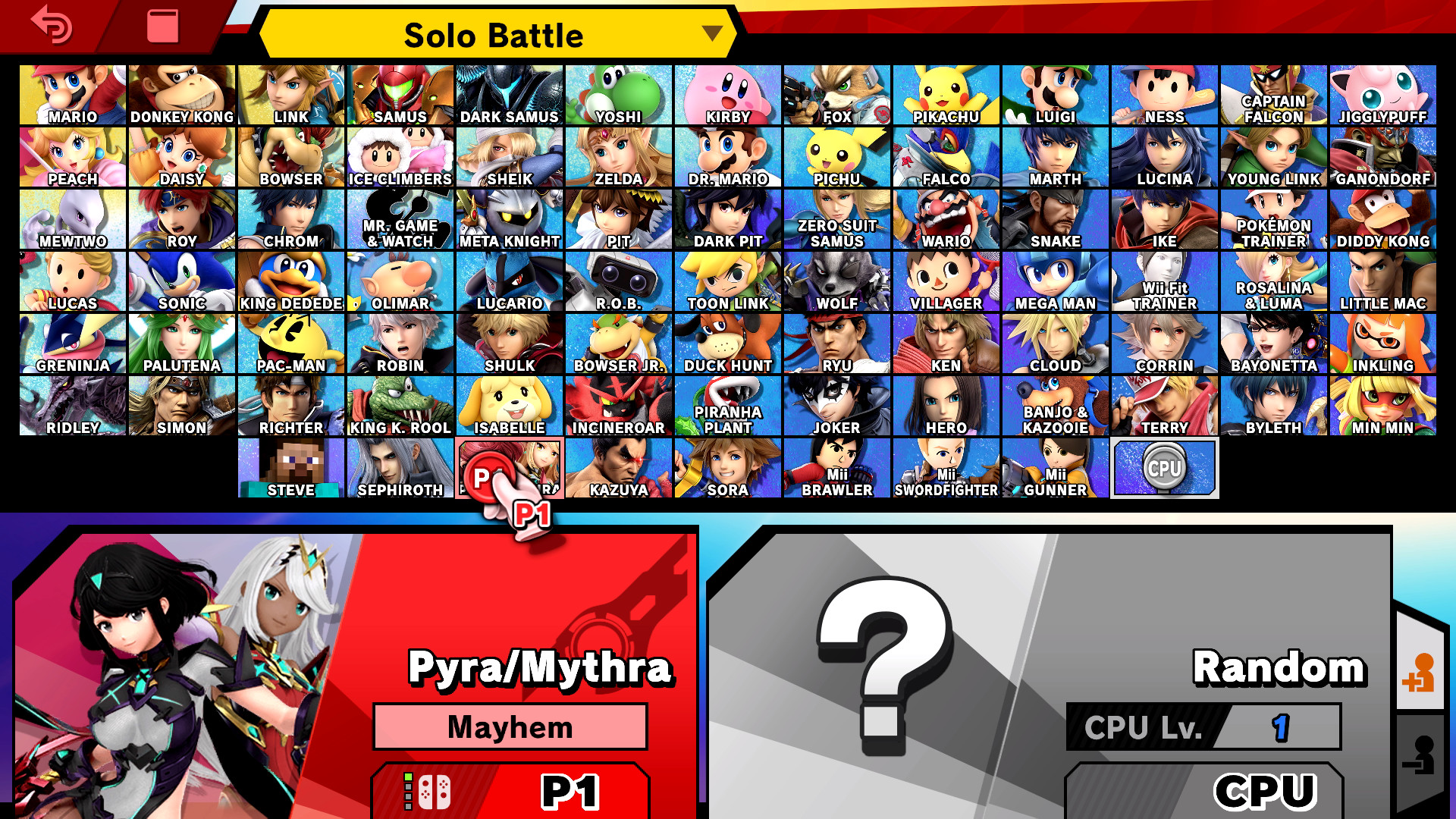This screenshot has height=819, width=1456.
Task: Open the Mayhem spirit selector
Action: click(509, 726)
